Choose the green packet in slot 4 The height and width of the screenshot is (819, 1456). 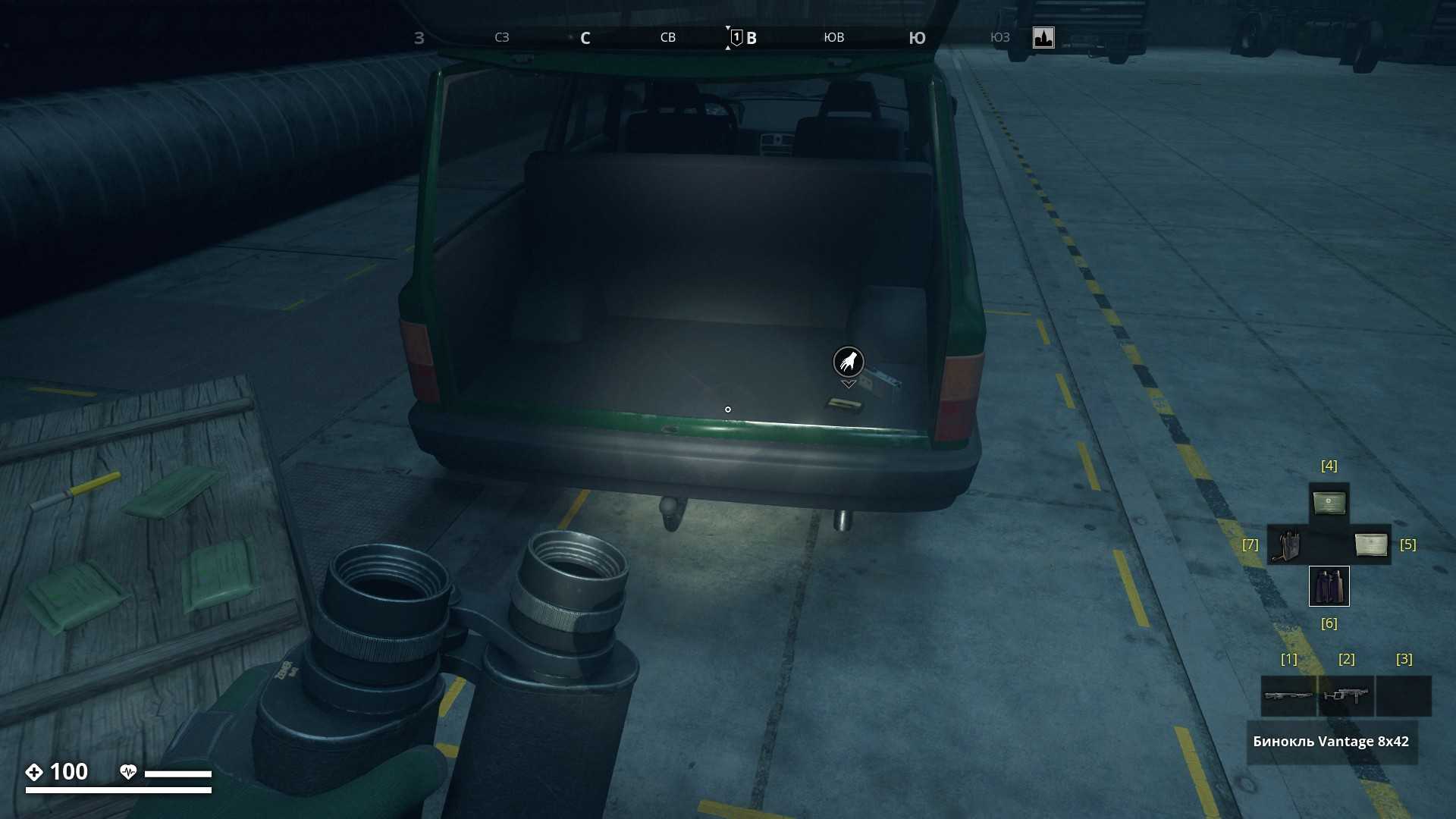click(x=1329, y=503)
